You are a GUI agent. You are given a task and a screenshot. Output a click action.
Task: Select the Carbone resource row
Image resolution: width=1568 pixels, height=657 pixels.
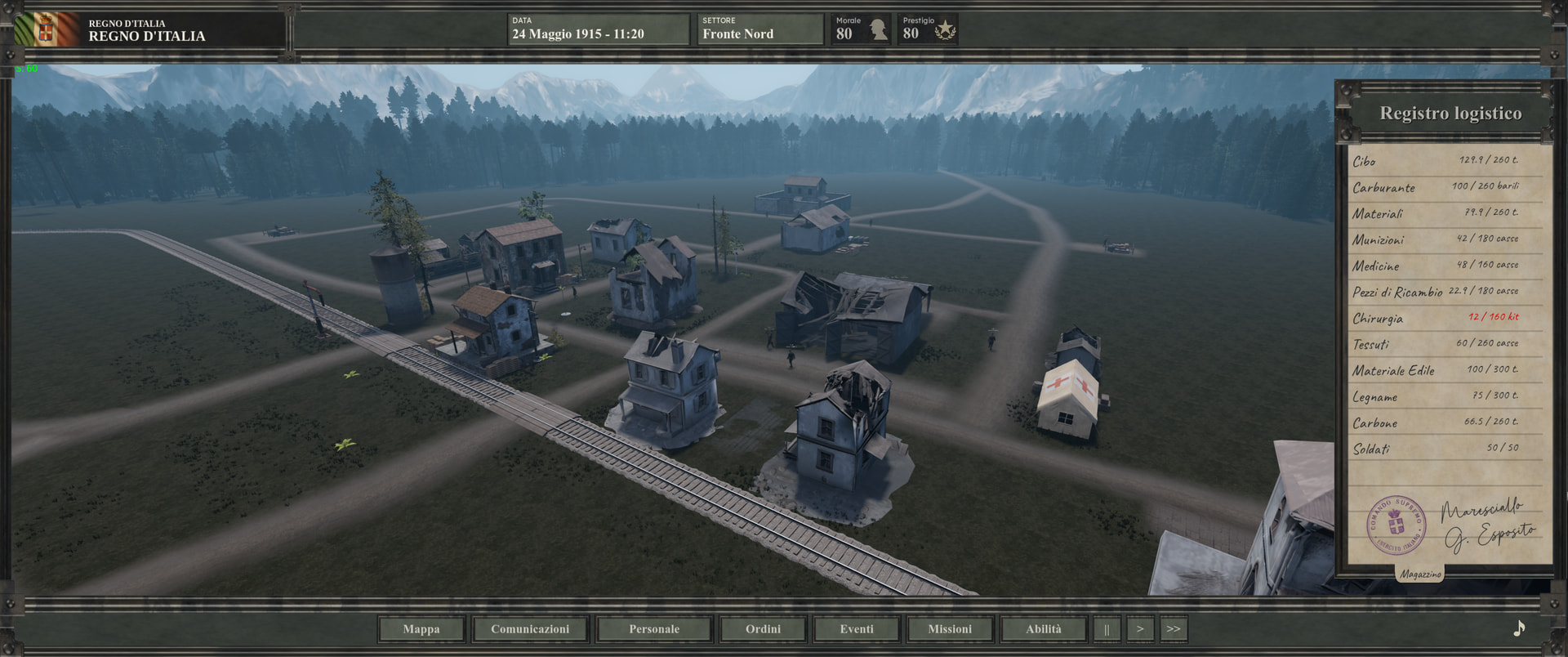pos(1435,422)
